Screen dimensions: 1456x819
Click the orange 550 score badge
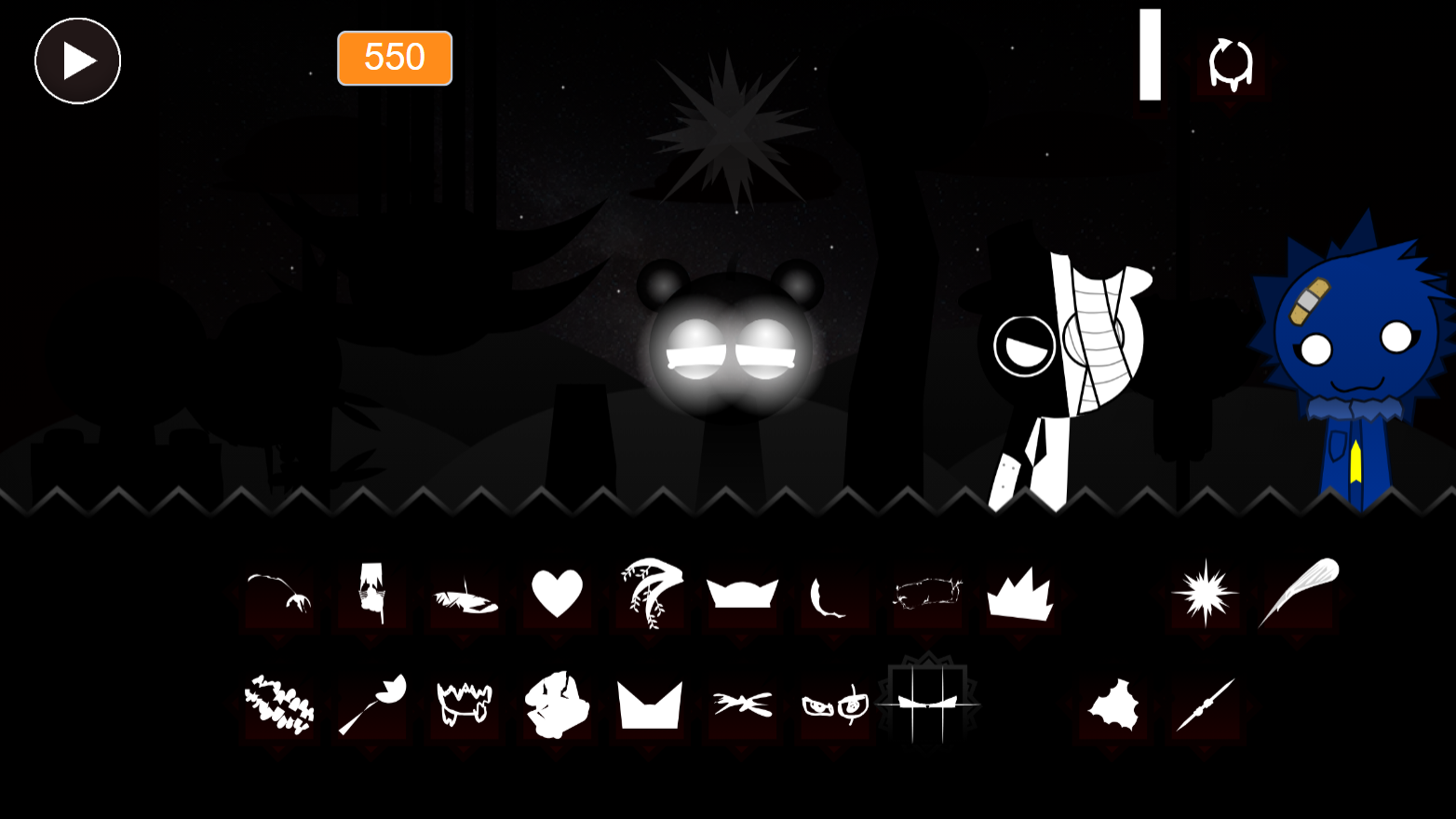click(x=395, y=59)
